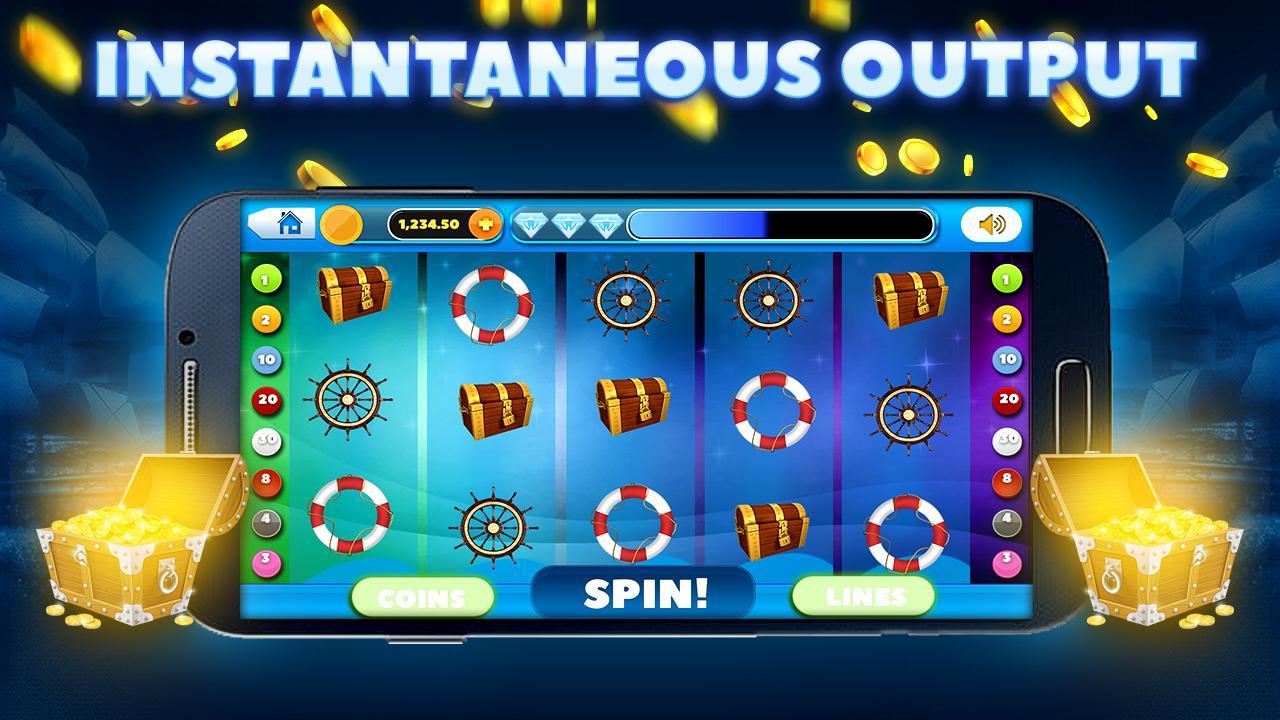This screenshot has height=720, width=1280.
Task: Enable payline 10 on the right side
Action: click(1006, 359)
